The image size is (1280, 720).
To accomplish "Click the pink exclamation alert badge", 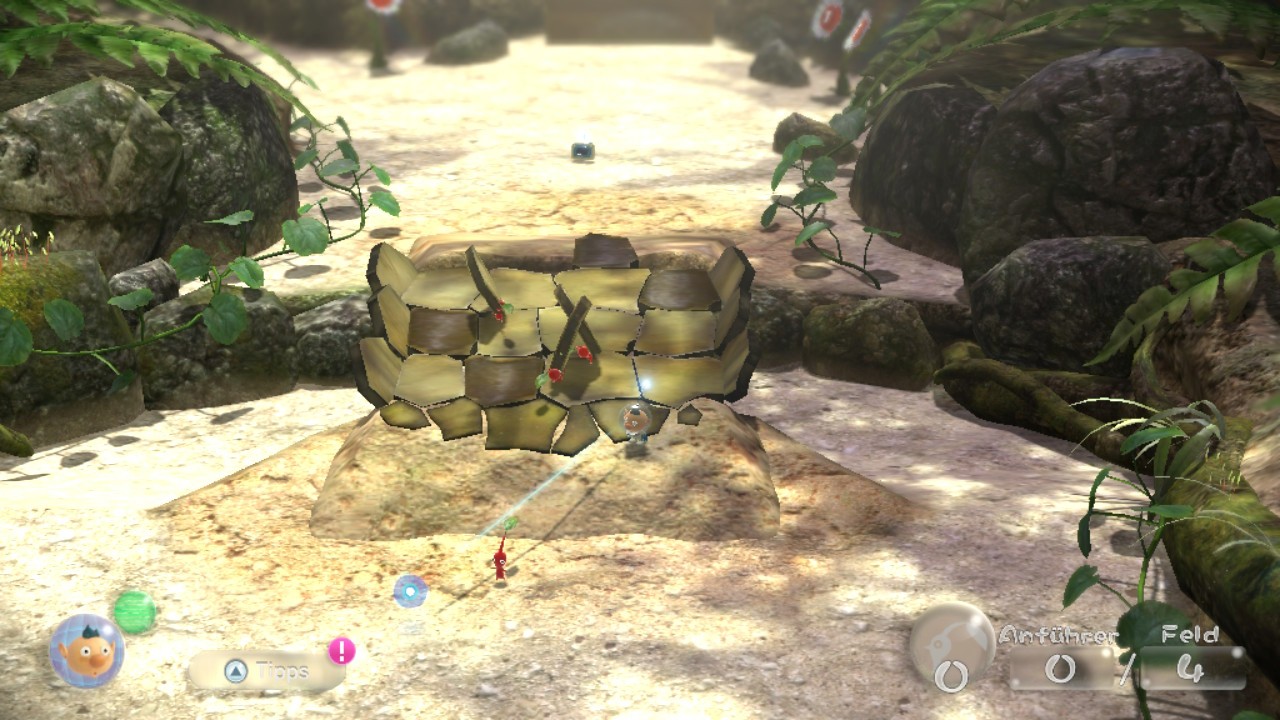I will click(341, 651).
